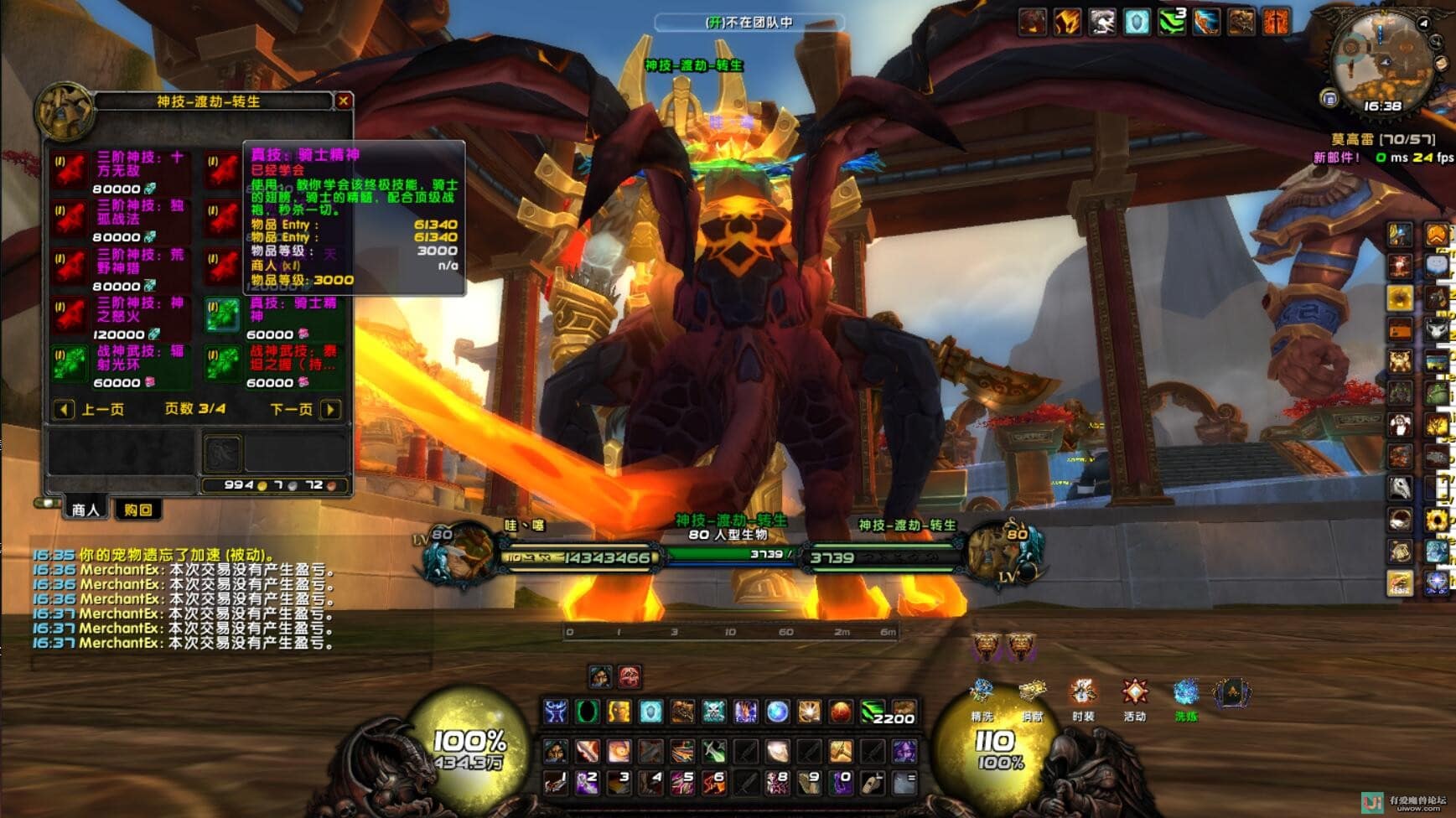The width and height of the screenshot is (1456, 818).
Task: Pick the 战神武技：辐射光环 item
Action: pyautogui.click(x=70, y=365)
